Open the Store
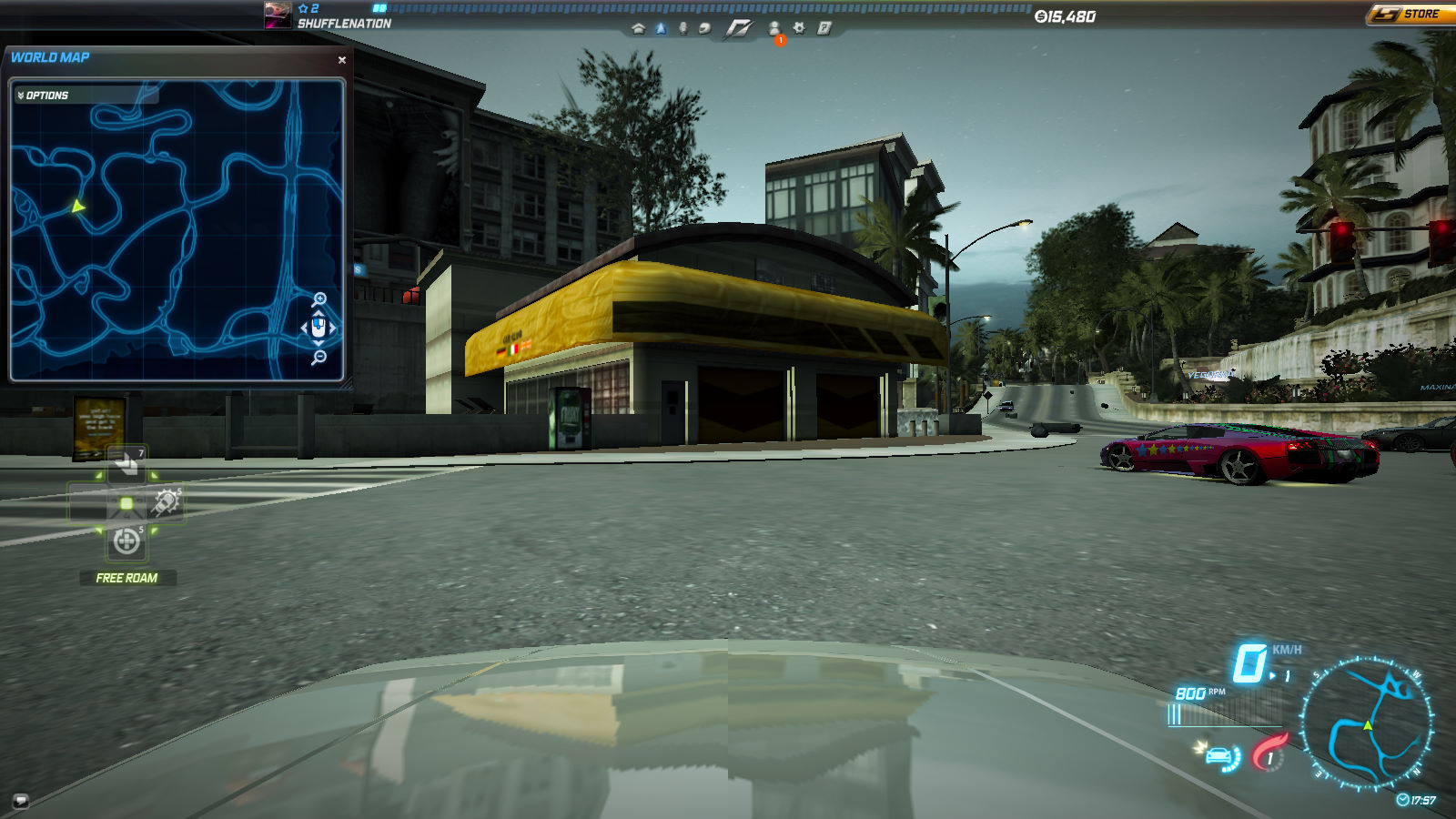The height and width of the screenshot is (819, 1456). [x=1409, y=14]
